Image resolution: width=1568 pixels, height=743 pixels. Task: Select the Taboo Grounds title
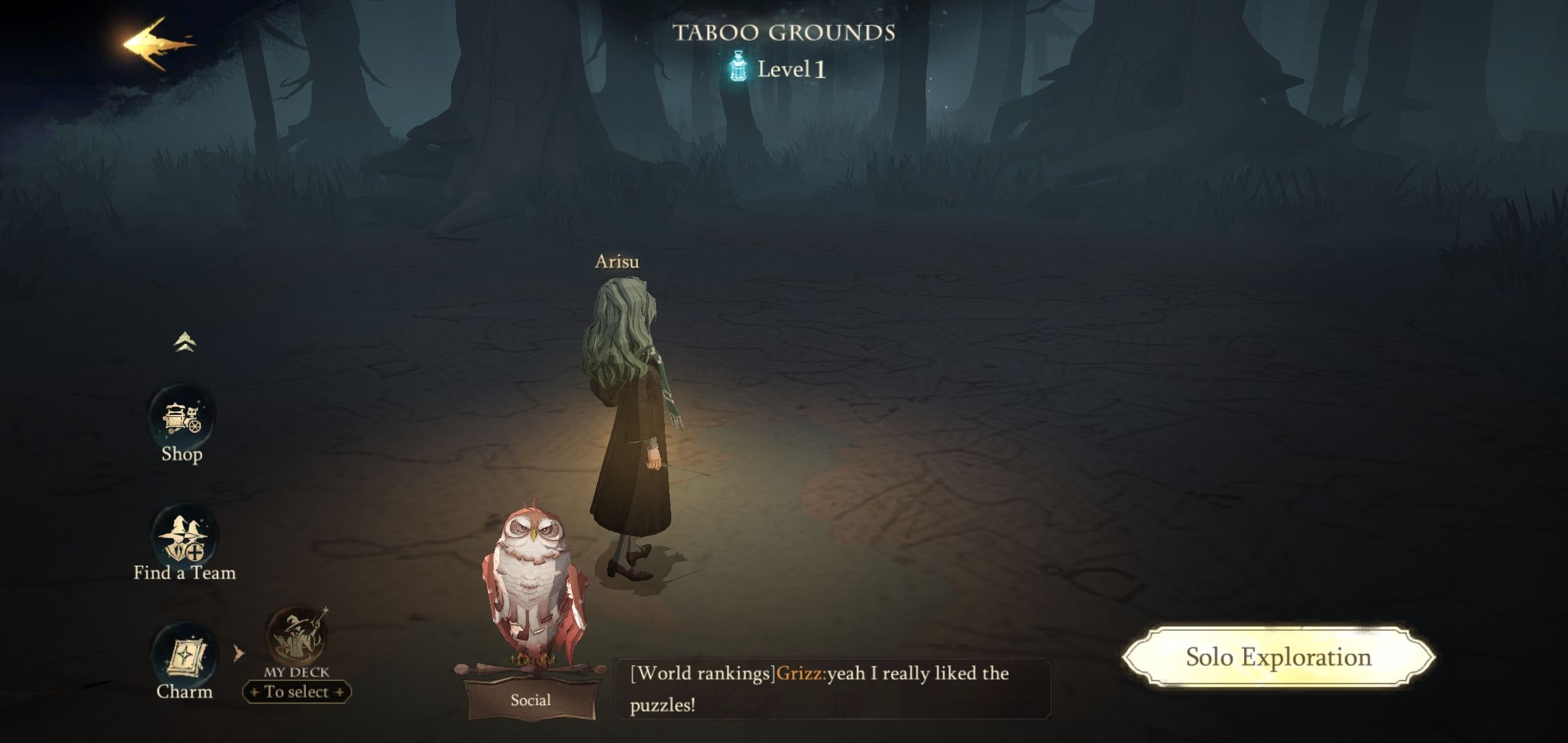point(784,31)
